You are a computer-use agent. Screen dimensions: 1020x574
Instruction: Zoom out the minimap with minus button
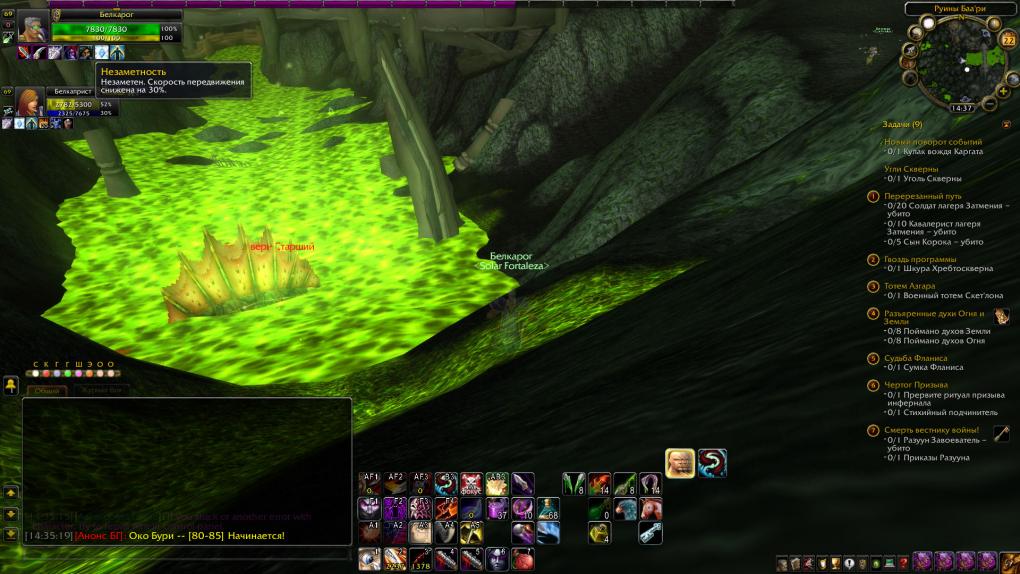(x=989, y=103)
